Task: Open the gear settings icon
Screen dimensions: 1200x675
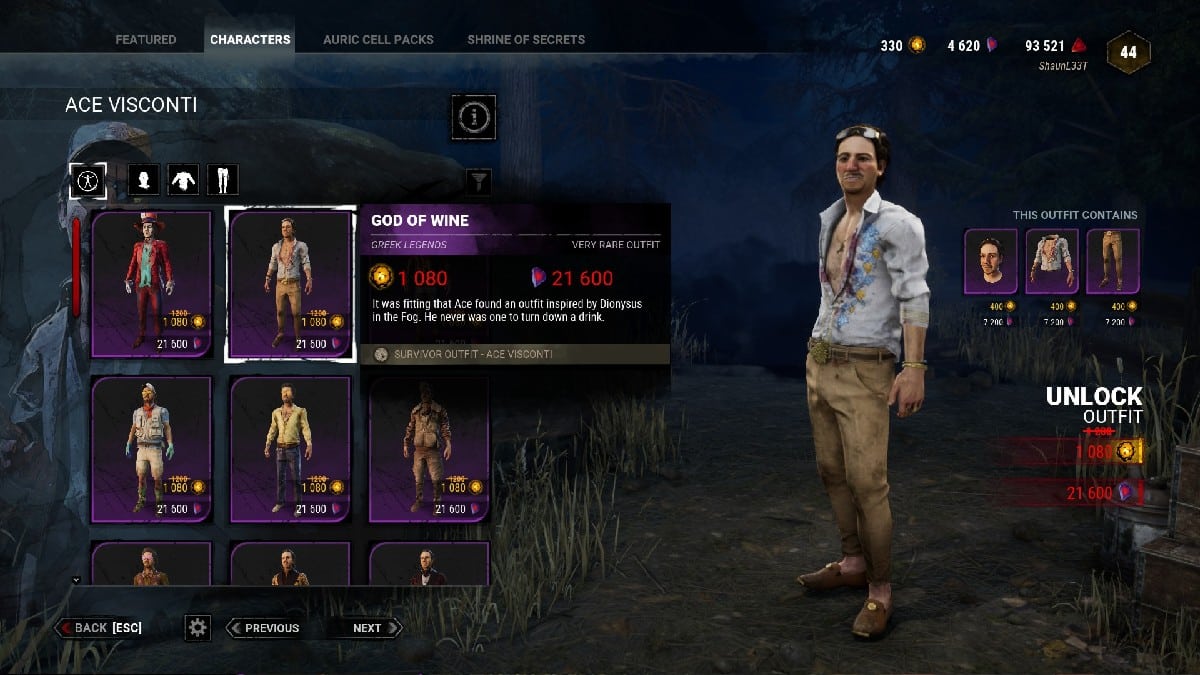Action: [198, 628]
